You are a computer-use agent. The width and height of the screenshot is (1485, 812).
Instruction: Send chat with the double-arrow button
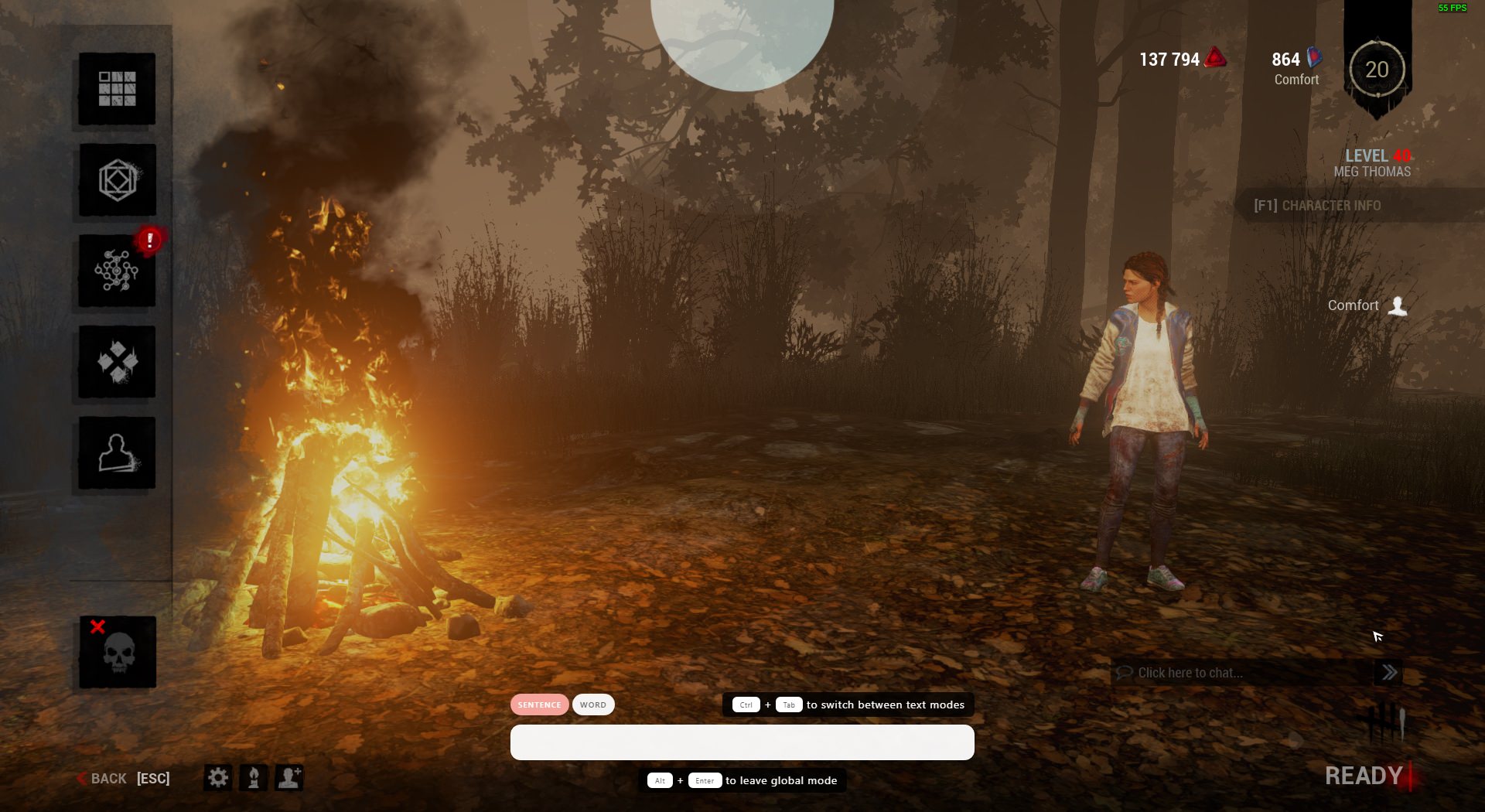[x=1389, y=673]
